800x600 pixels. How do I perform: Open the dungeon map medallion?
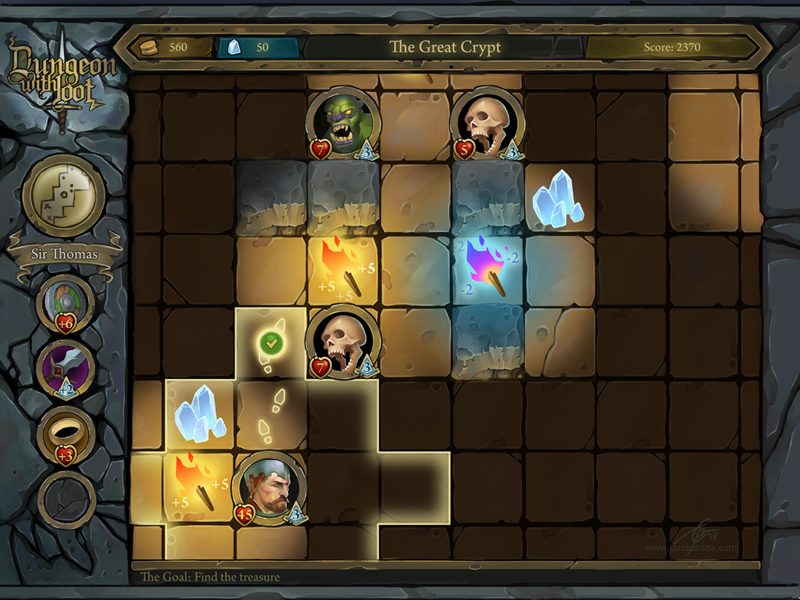click(x=64, y=195)
